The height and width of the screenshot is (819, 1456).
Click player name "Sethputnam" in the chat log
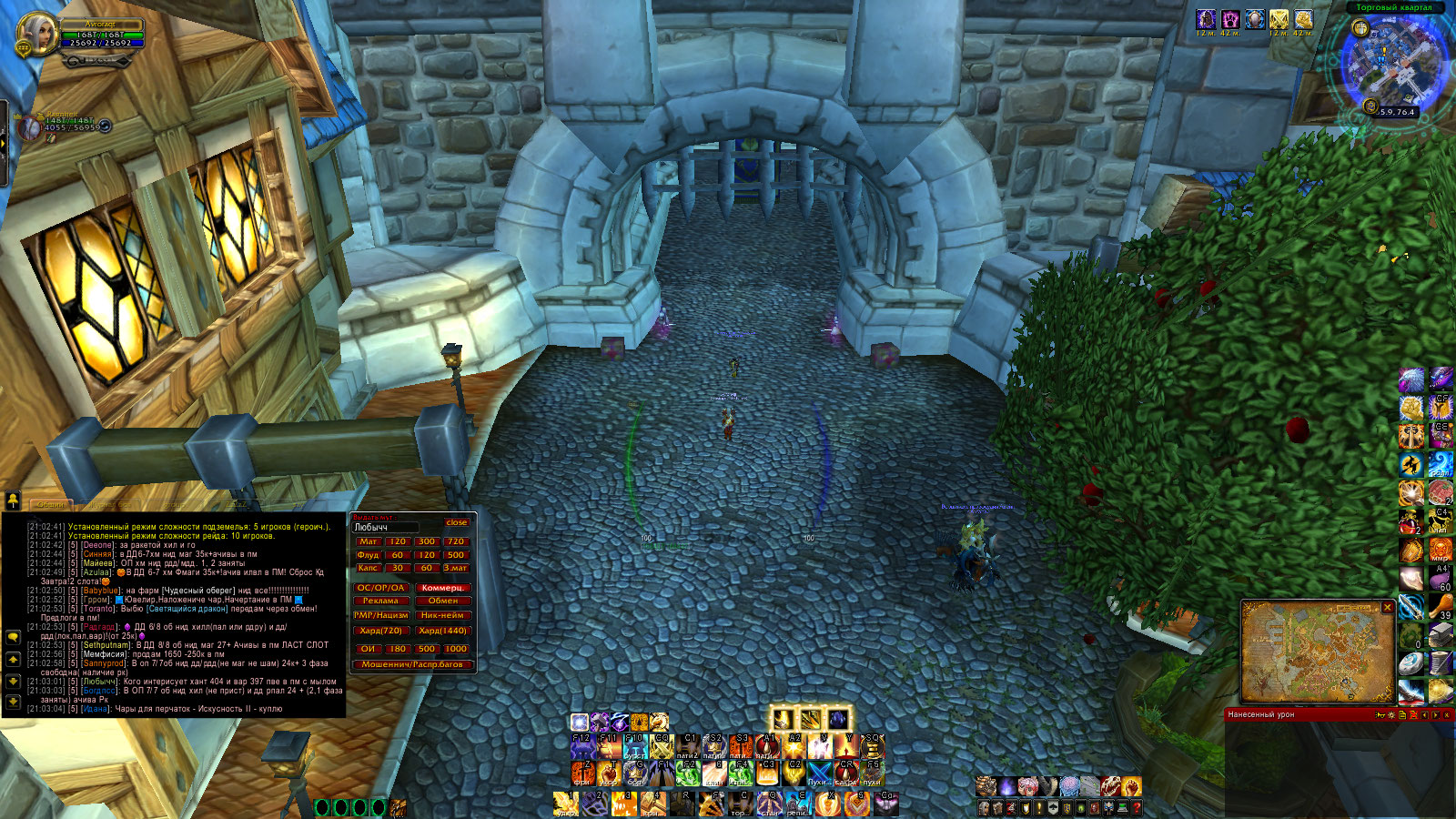pyautogui.click(x=106, y=645)
